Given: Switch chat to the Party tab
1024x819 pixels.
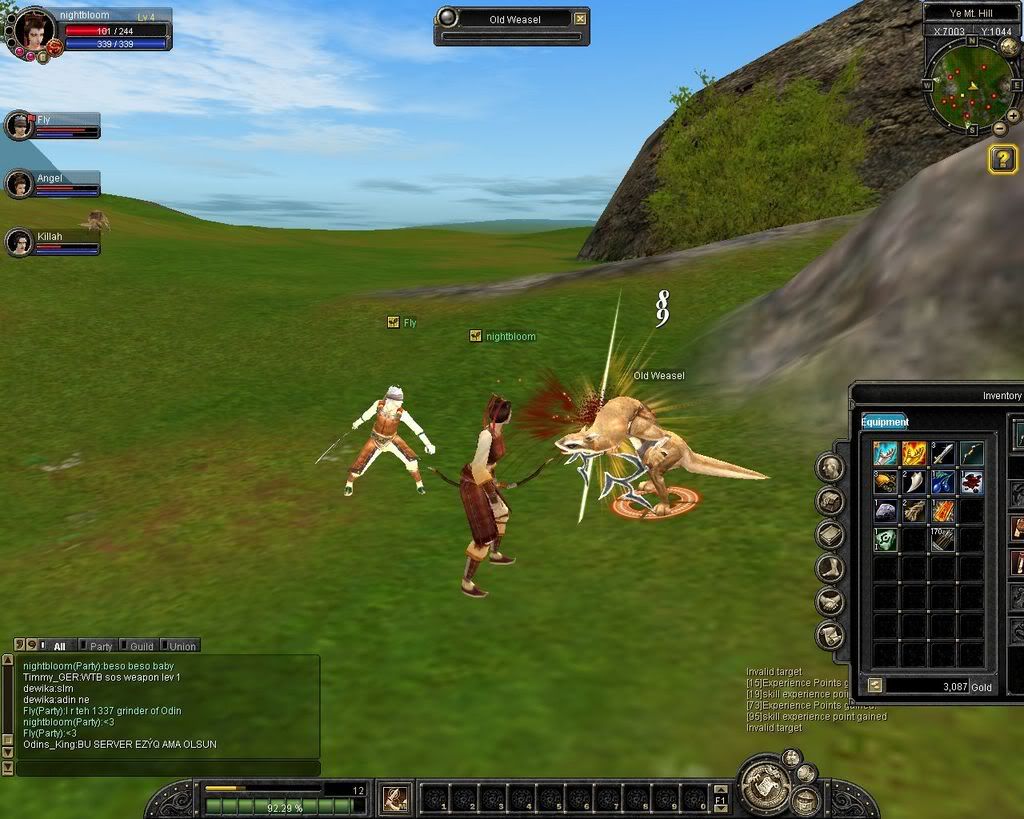Looking at the screenshot, I should click(97, 646).
